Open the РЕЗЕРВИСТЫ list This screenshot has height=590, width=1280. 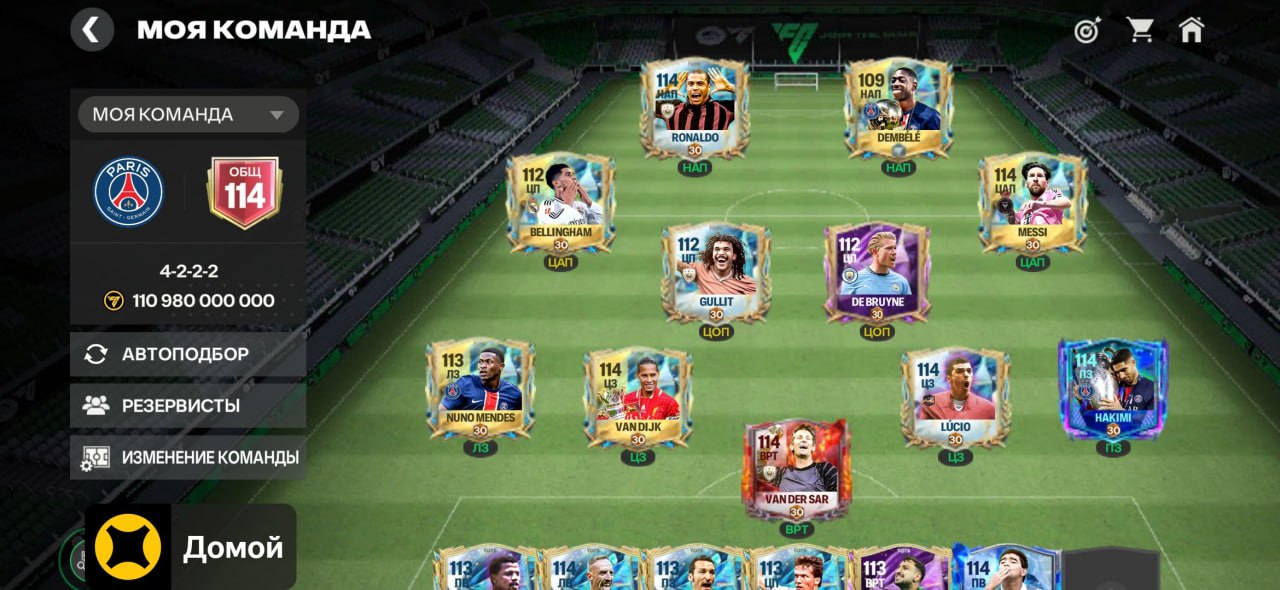[x=188, y=406]
